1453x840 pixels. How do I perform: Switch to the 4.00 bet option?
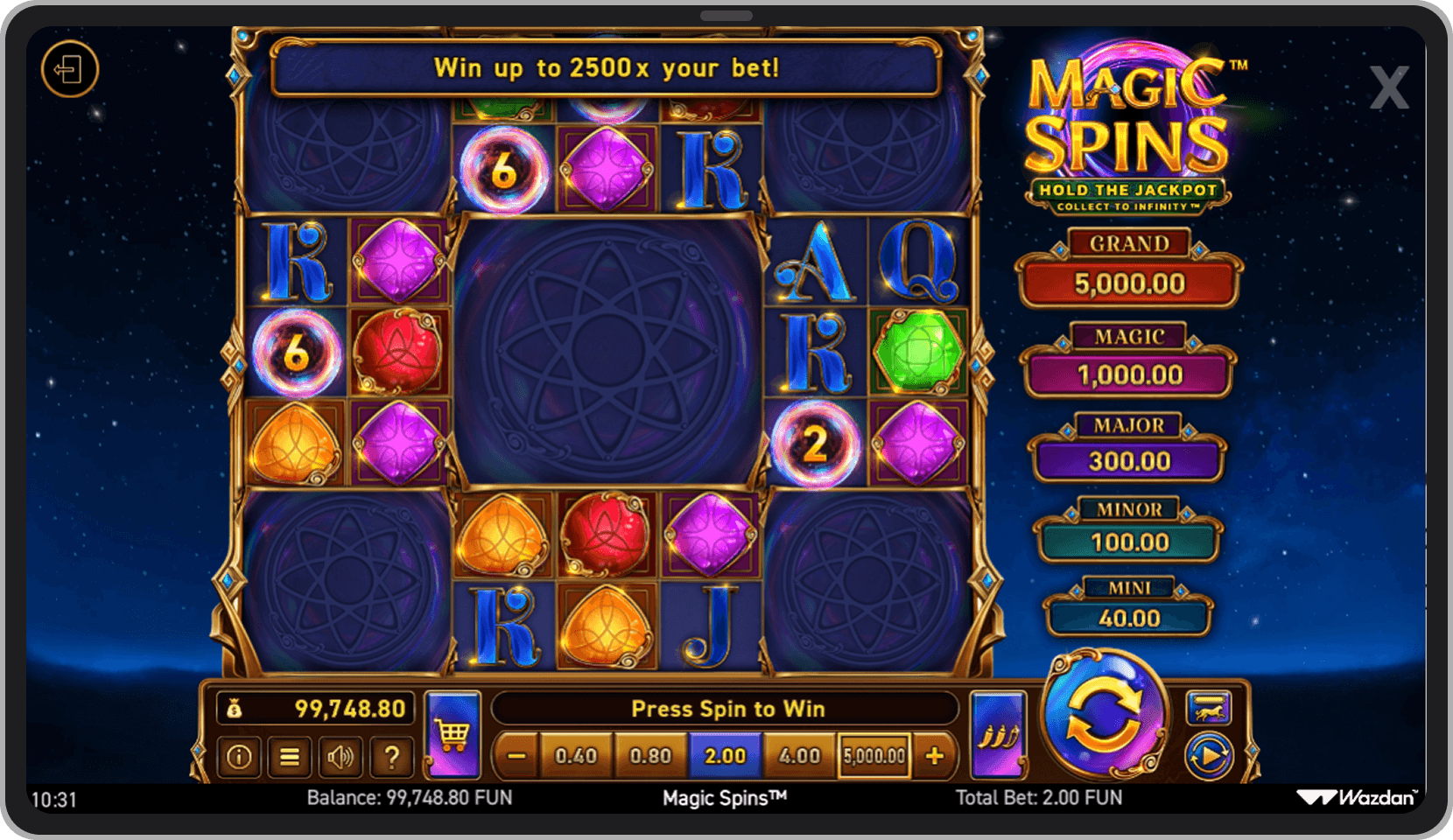[799, 754]
